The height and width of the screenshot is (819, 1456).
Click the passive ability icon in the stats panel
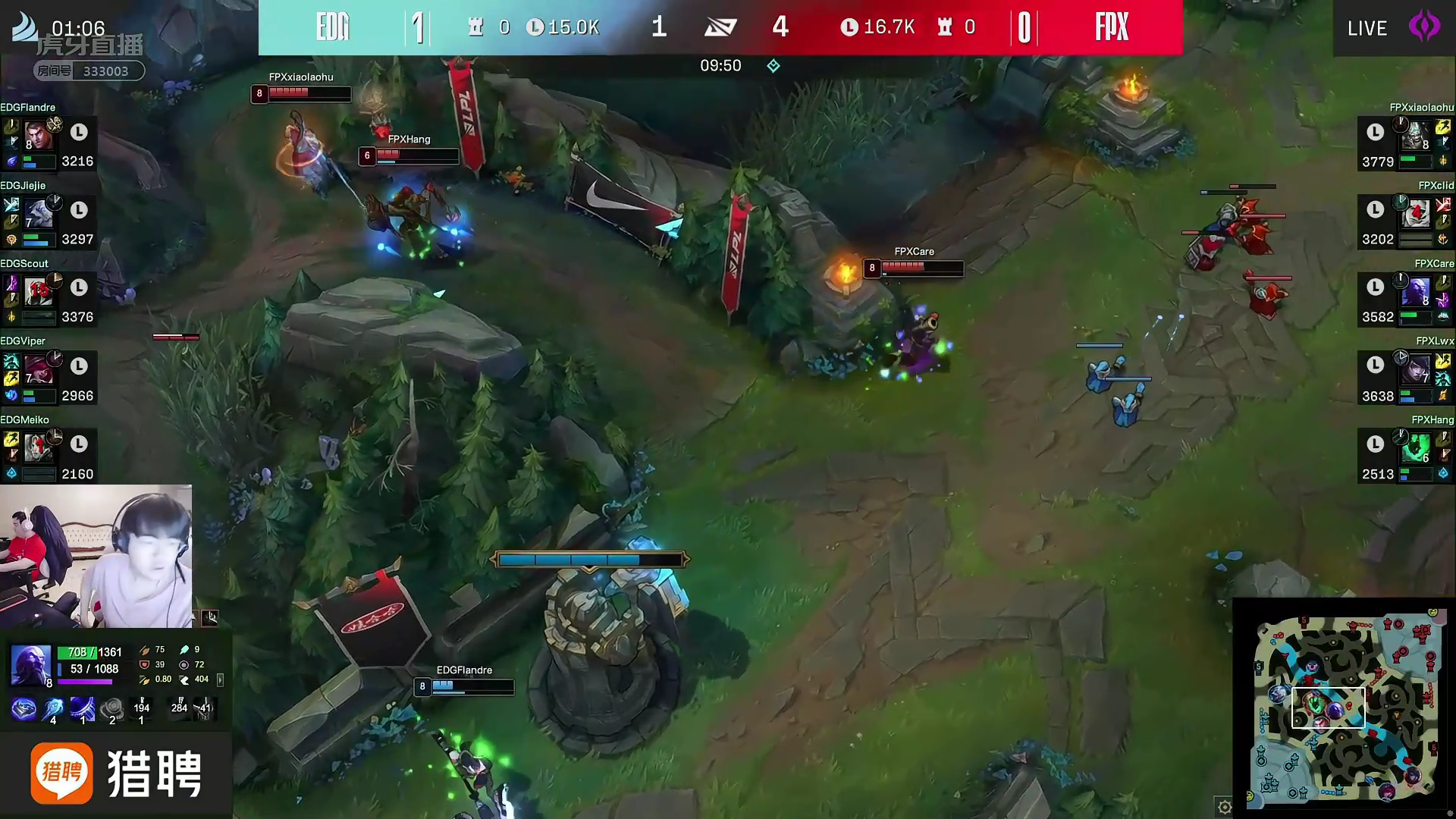point(24,710)
